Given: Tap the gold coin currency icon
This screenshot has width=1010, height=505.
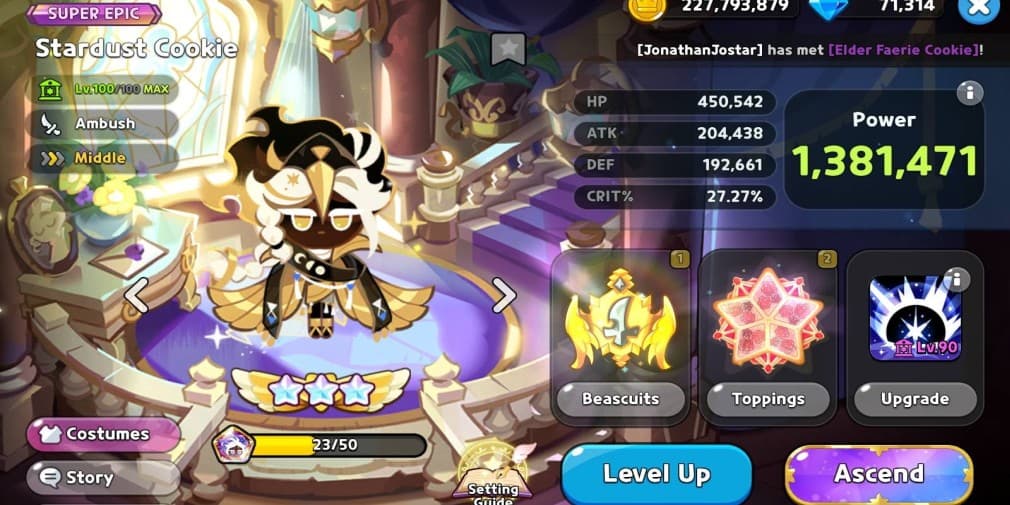Looking at the screenshot, I should [647, 7].
